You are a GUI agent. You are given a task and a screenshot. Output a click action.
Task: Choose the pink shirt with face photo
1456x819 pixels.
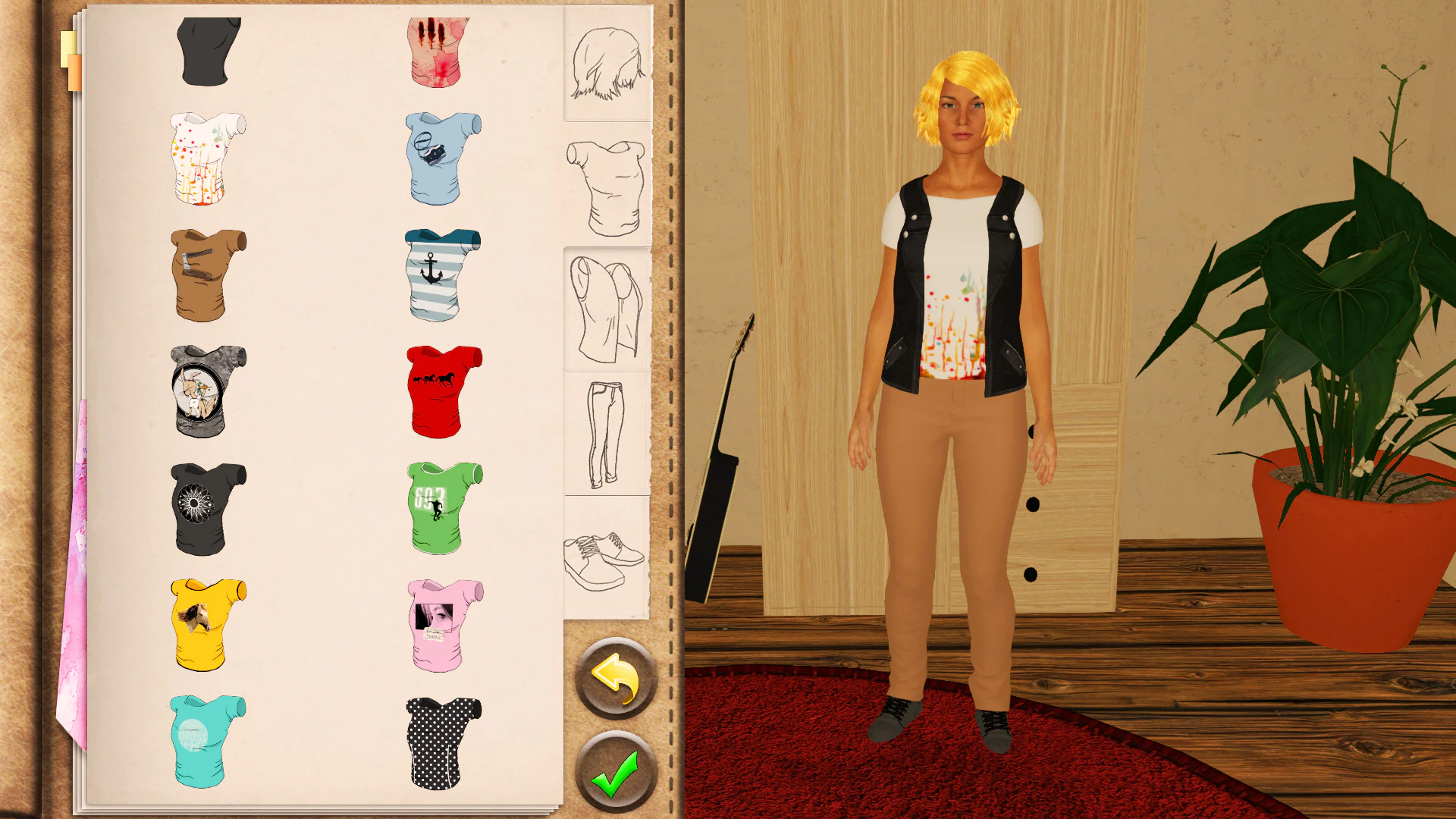point(438,626)
